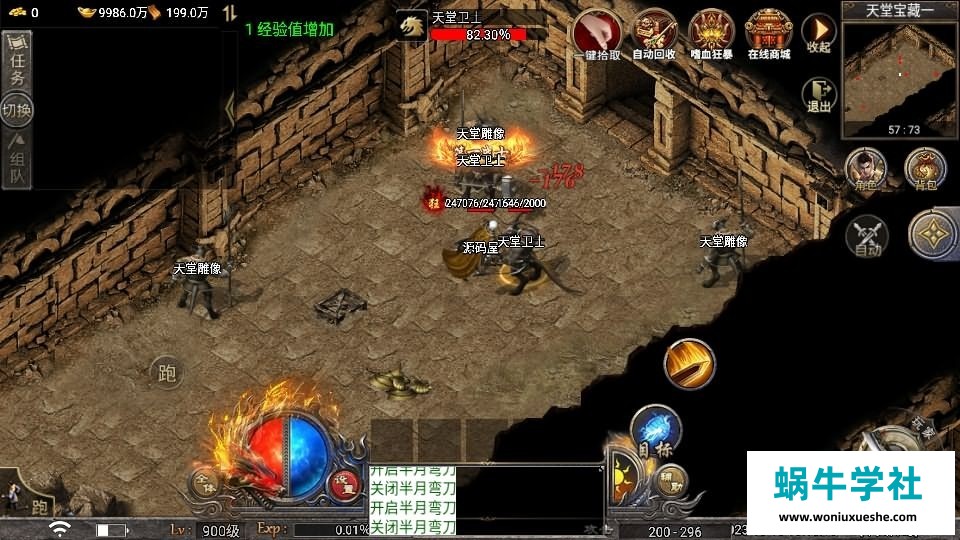The width and height of the screenshot is (960, 540).
Task: Toggle 自动 auto-combat
Action: point(867,235)
